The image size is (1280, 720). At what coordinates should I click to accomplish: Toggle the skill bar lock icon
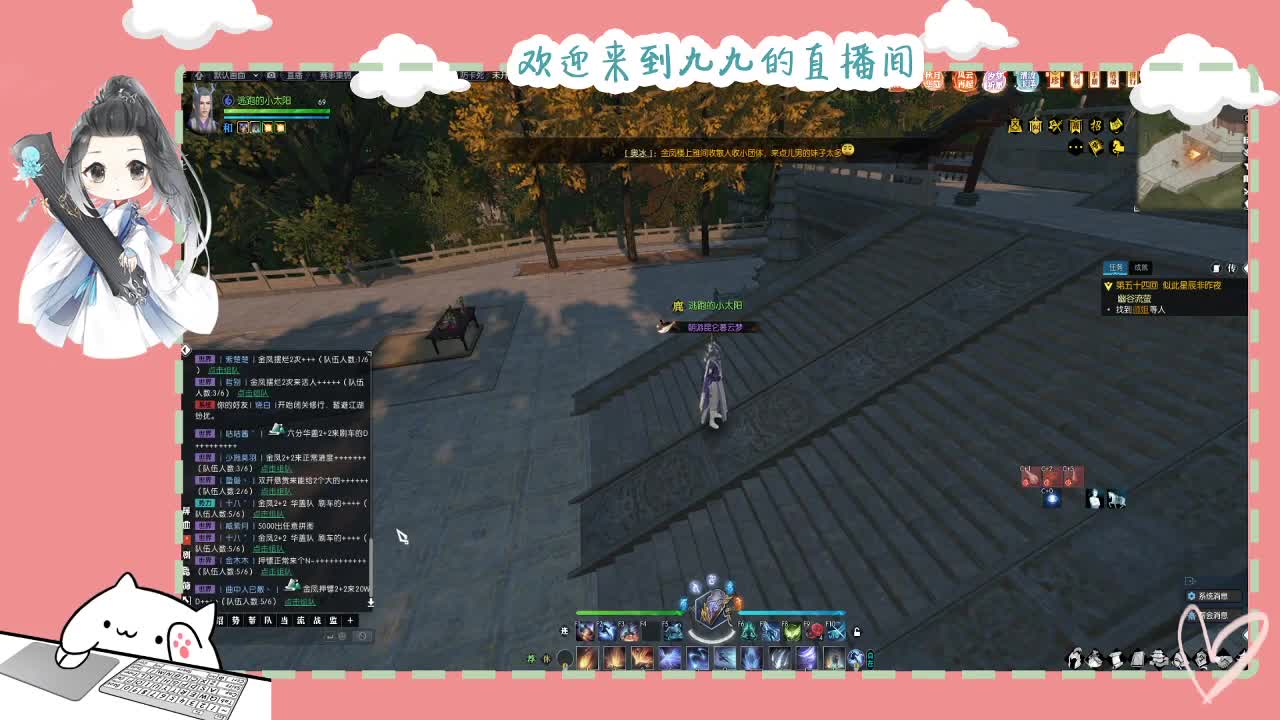point(859,631)
